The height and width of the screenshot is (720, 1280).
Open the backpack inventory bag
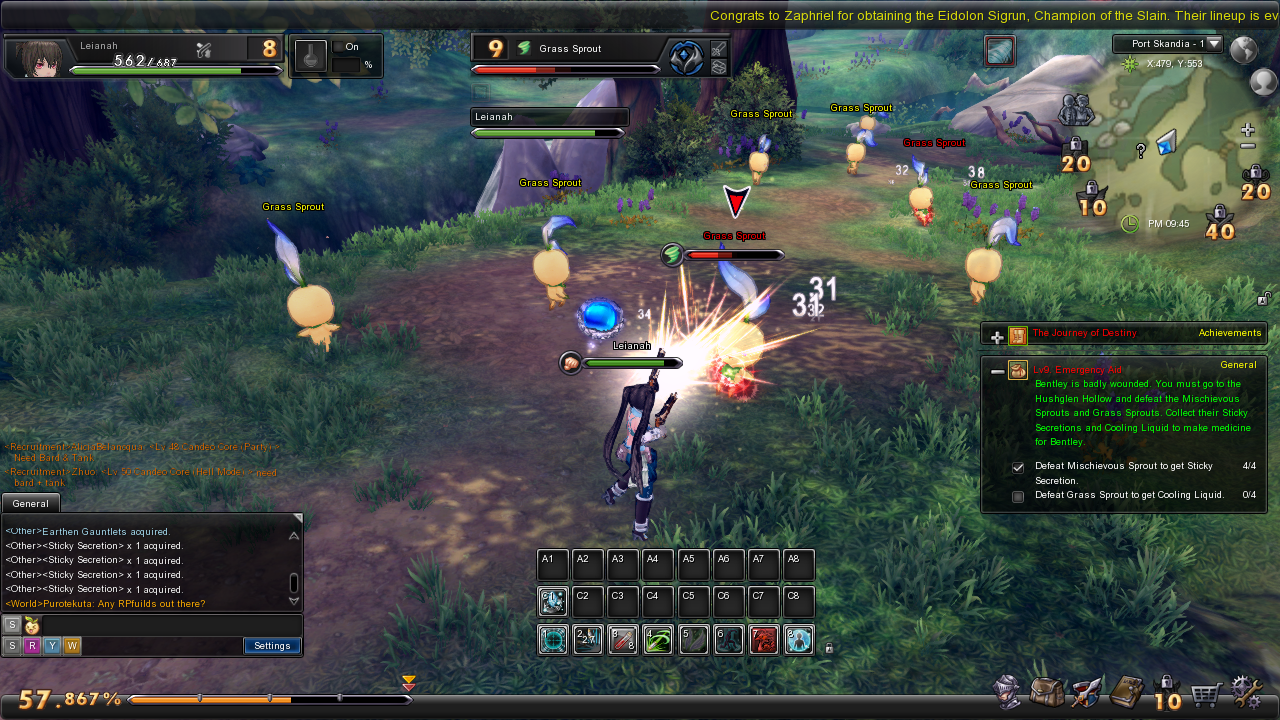[1047, 692]
